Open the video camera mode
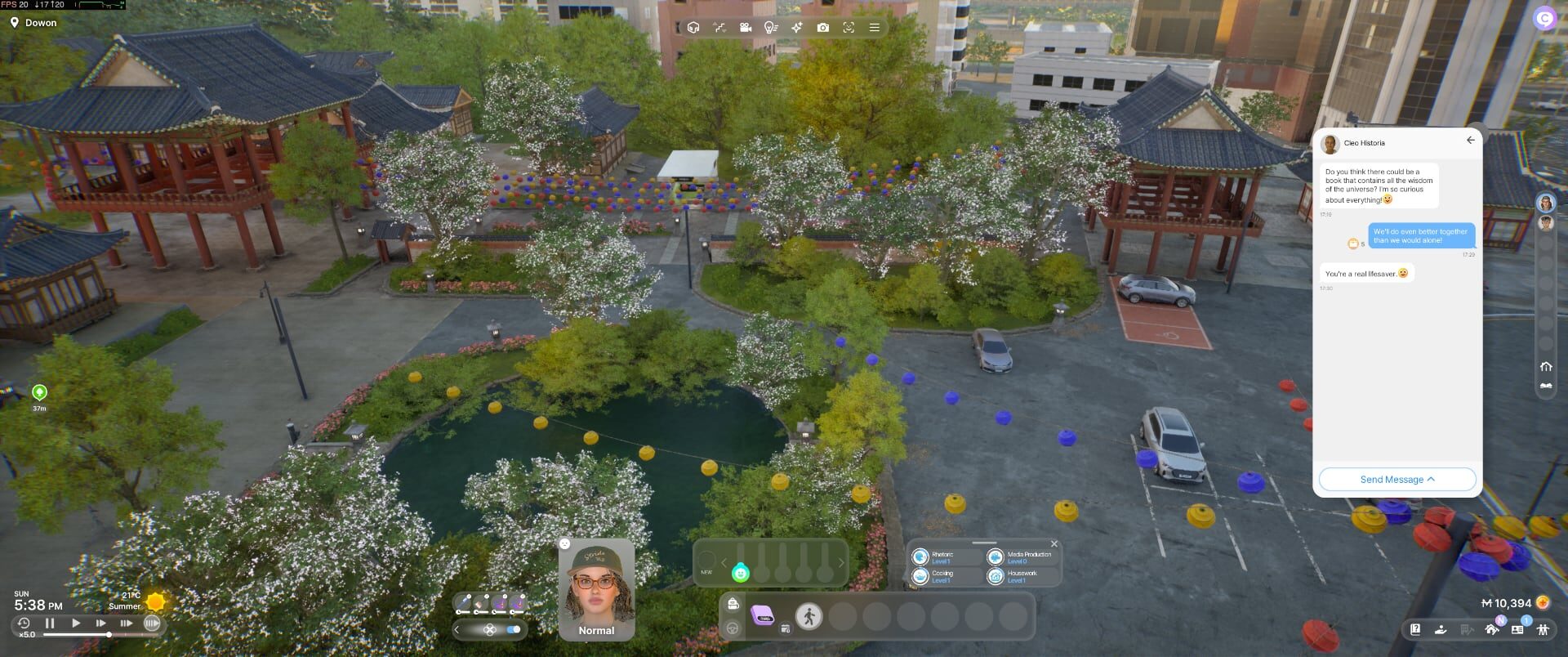The width and height of the screenshot is (1568, 657). [745, 28]
